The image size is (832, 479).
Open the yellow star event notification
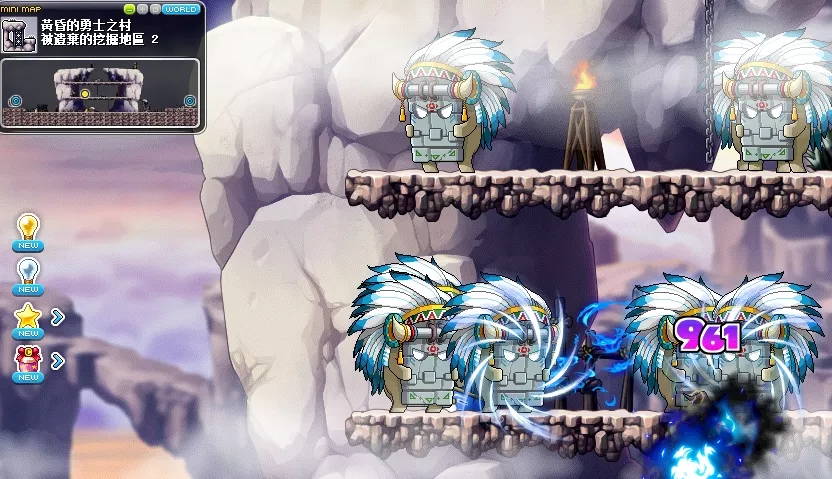coord(28,317)
